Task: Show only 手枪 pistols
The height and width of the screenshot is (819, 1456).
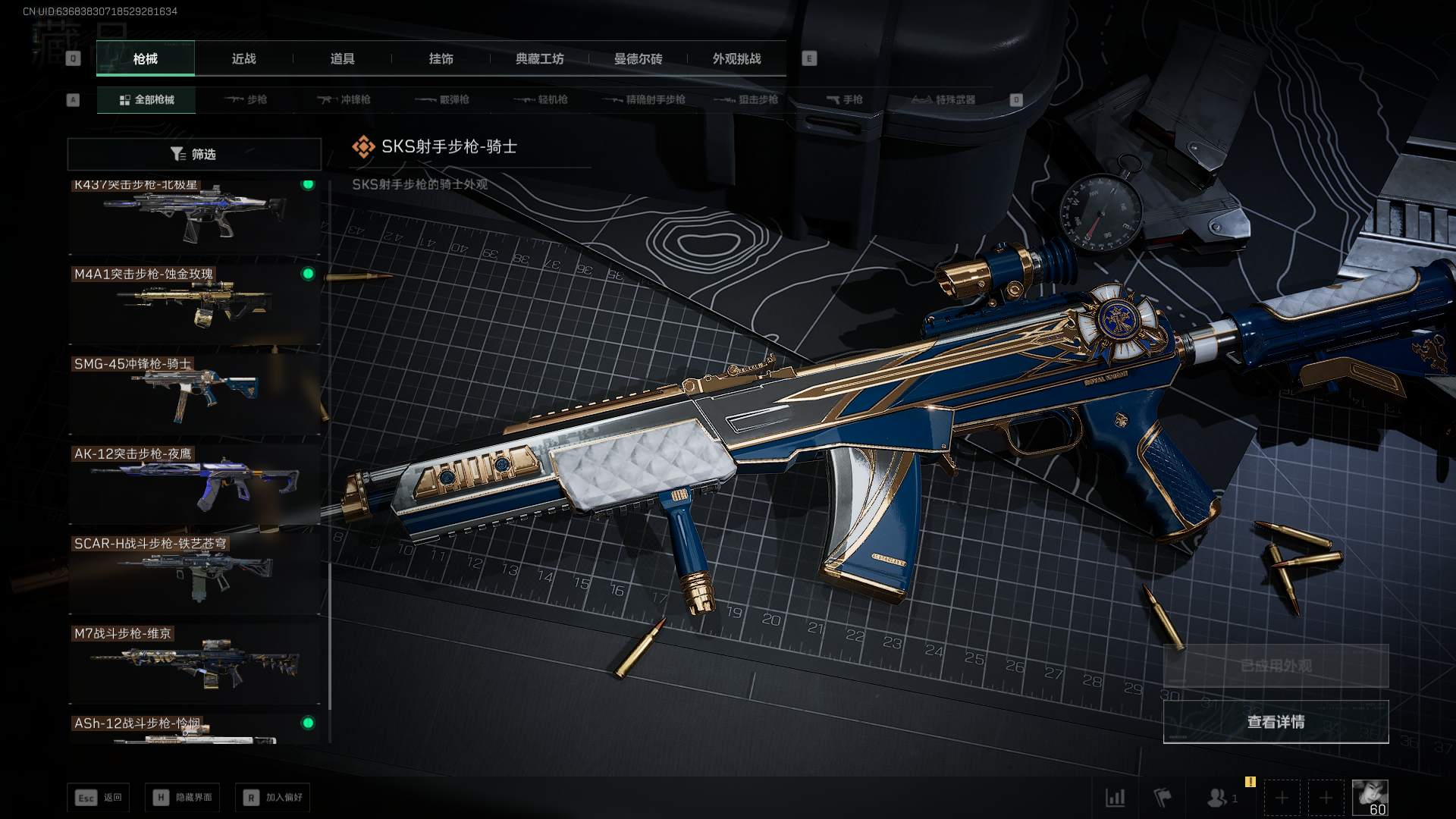Action: tap(844, 99)
